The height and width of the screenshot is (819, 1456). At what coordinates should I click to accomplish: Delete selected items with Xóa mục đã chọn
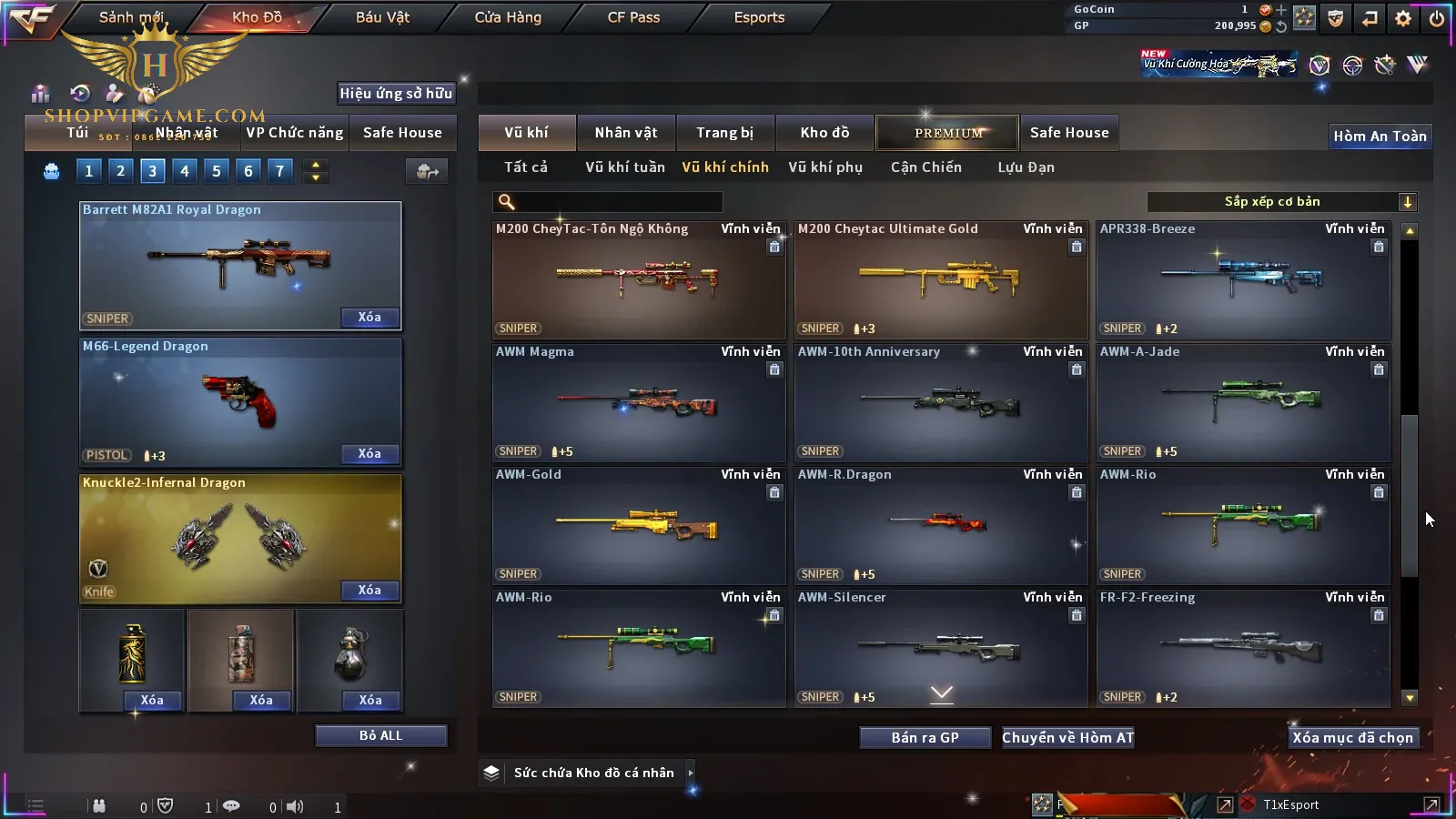(1352, 738)
